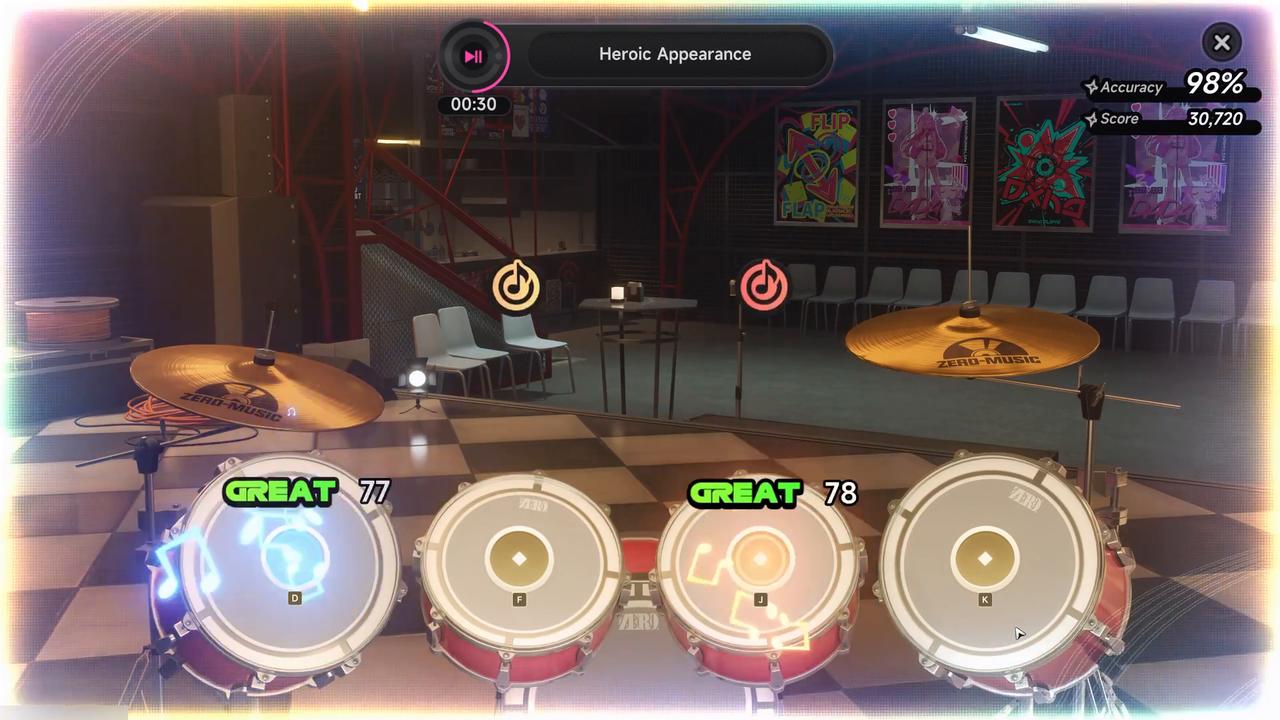Click the gold center of the K drum

click(x=984, y=557)
